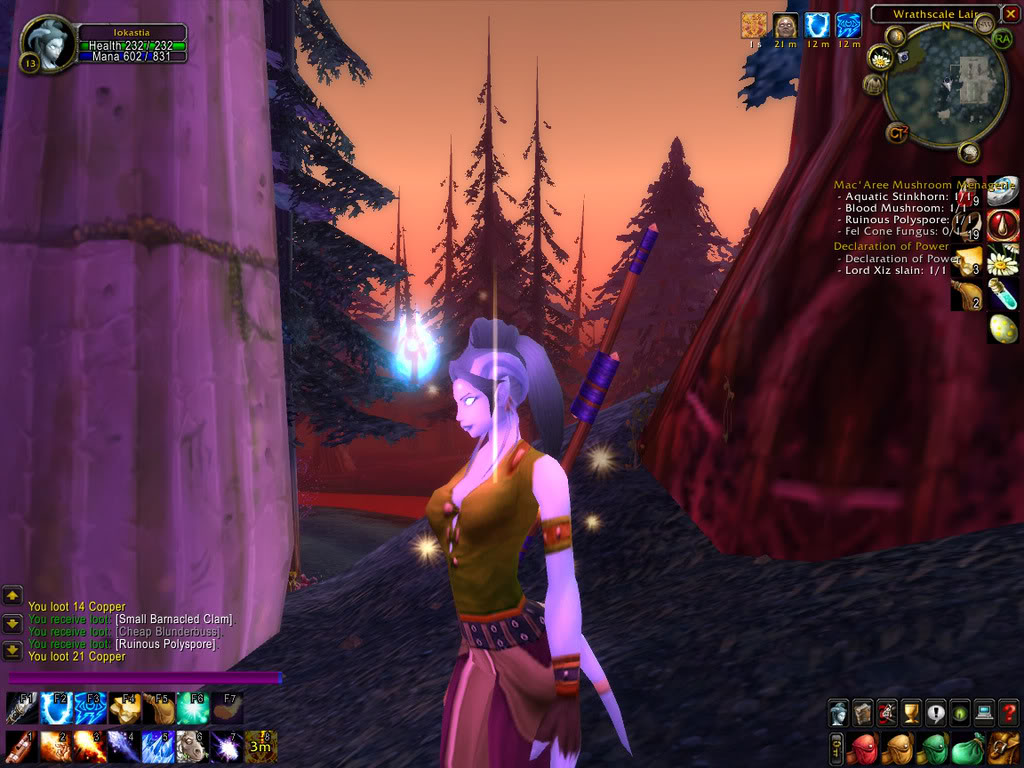Activate the green burst ability on F6
1024x768 pixels.
[x=192, y=708]
